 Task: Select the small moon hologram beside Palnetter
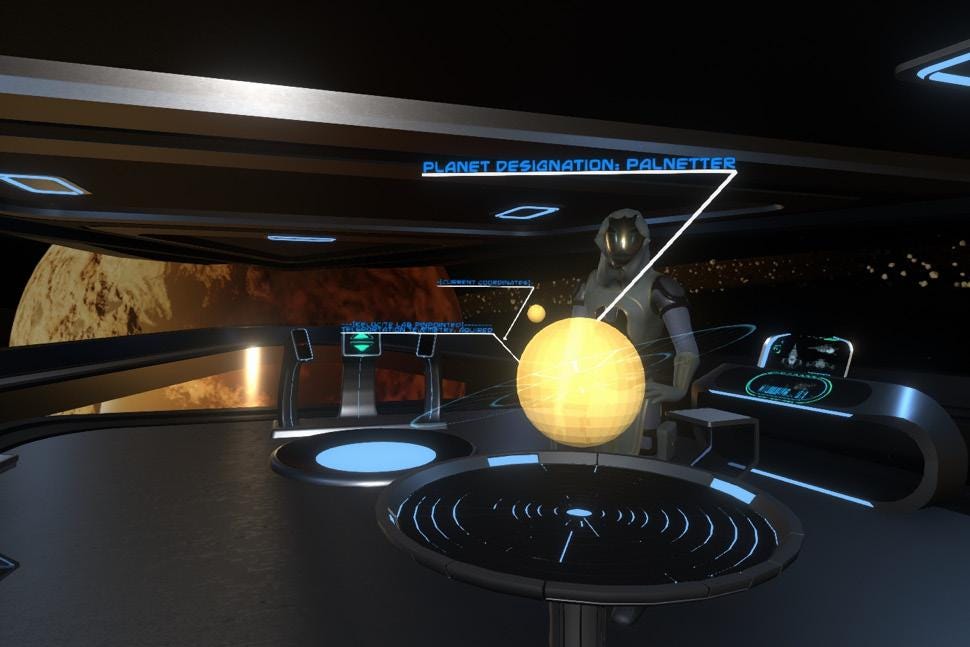click(x=536, y=313)
